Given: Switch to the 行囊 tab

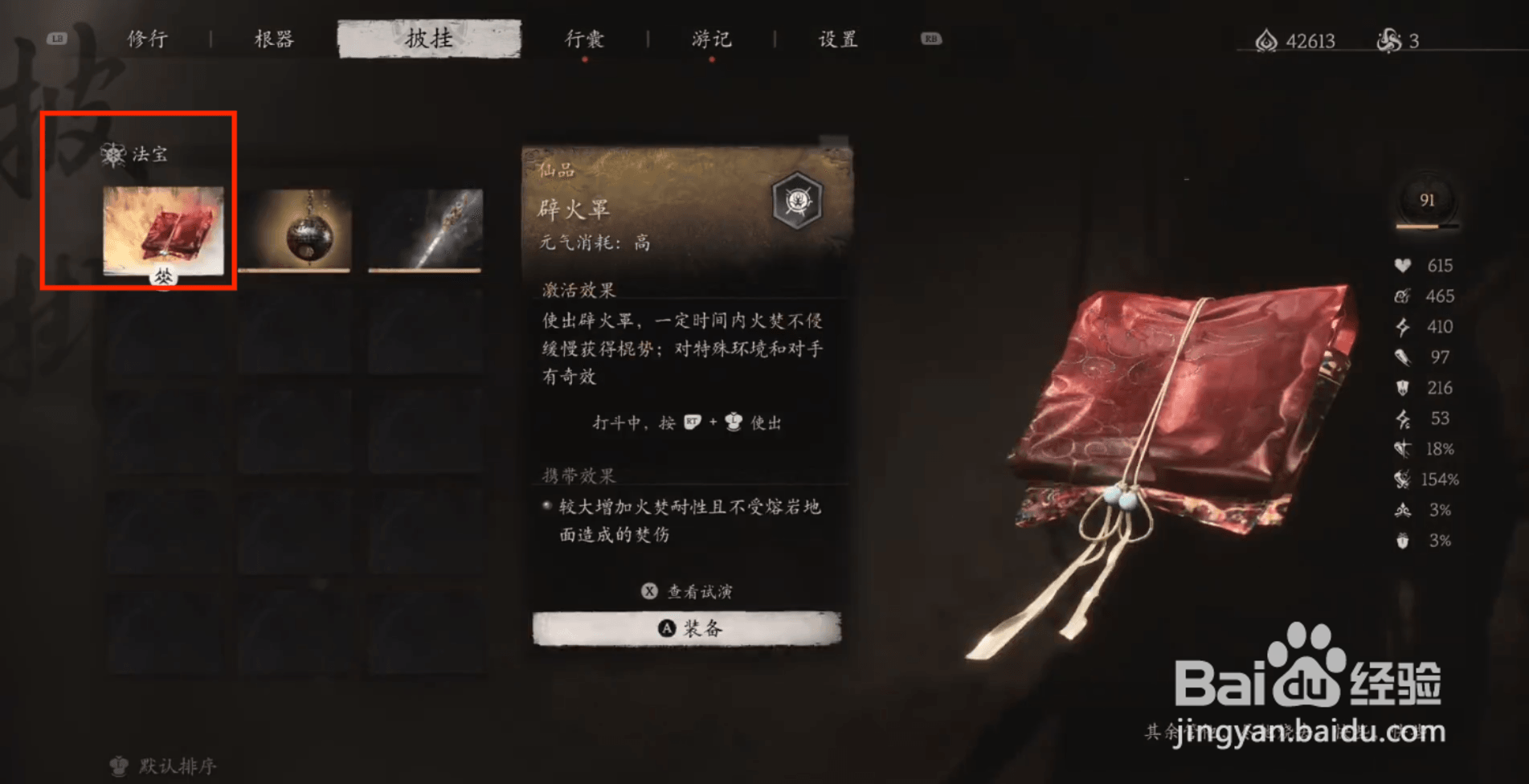Looking at the screenshot, I should (584, 39).
